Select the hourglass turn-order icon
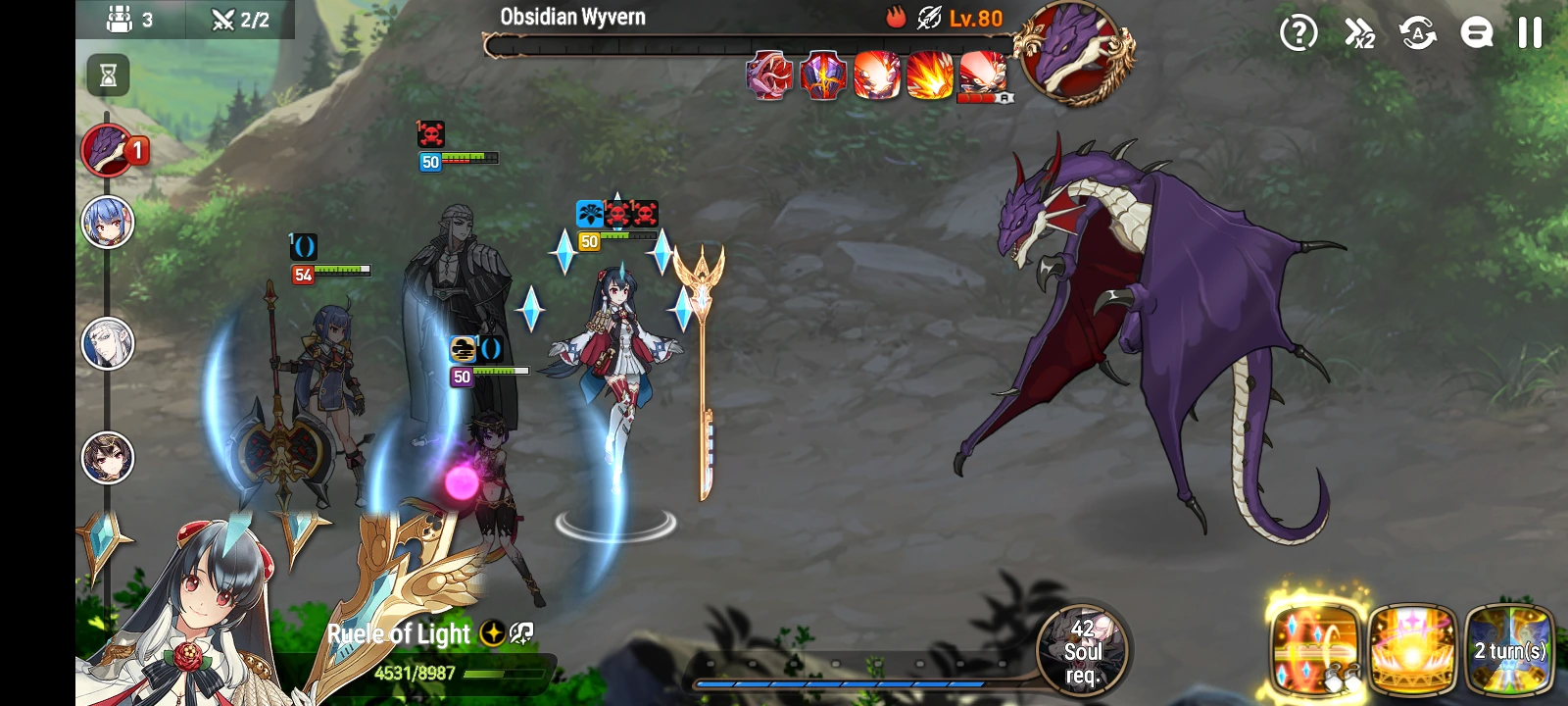 click(x=108, y=76)
